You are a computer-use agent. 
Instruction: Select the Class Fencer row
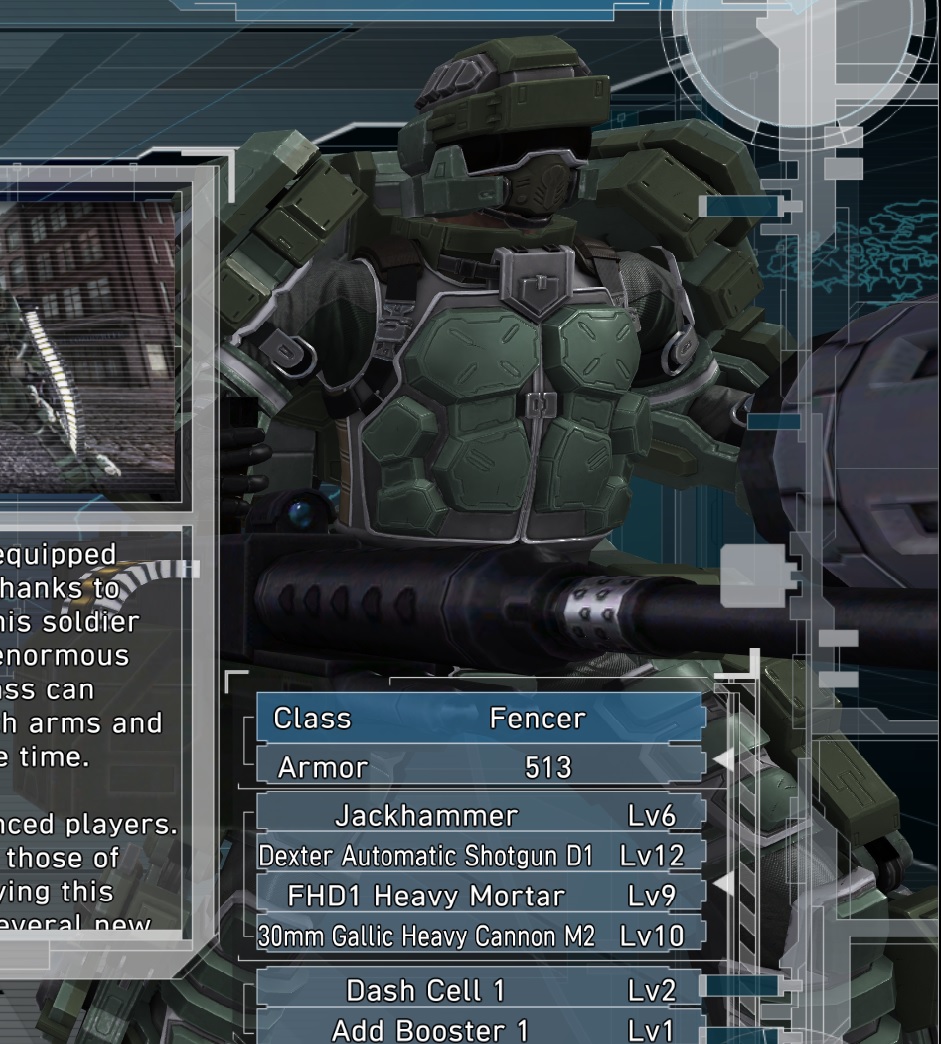(x=480, y=719)
